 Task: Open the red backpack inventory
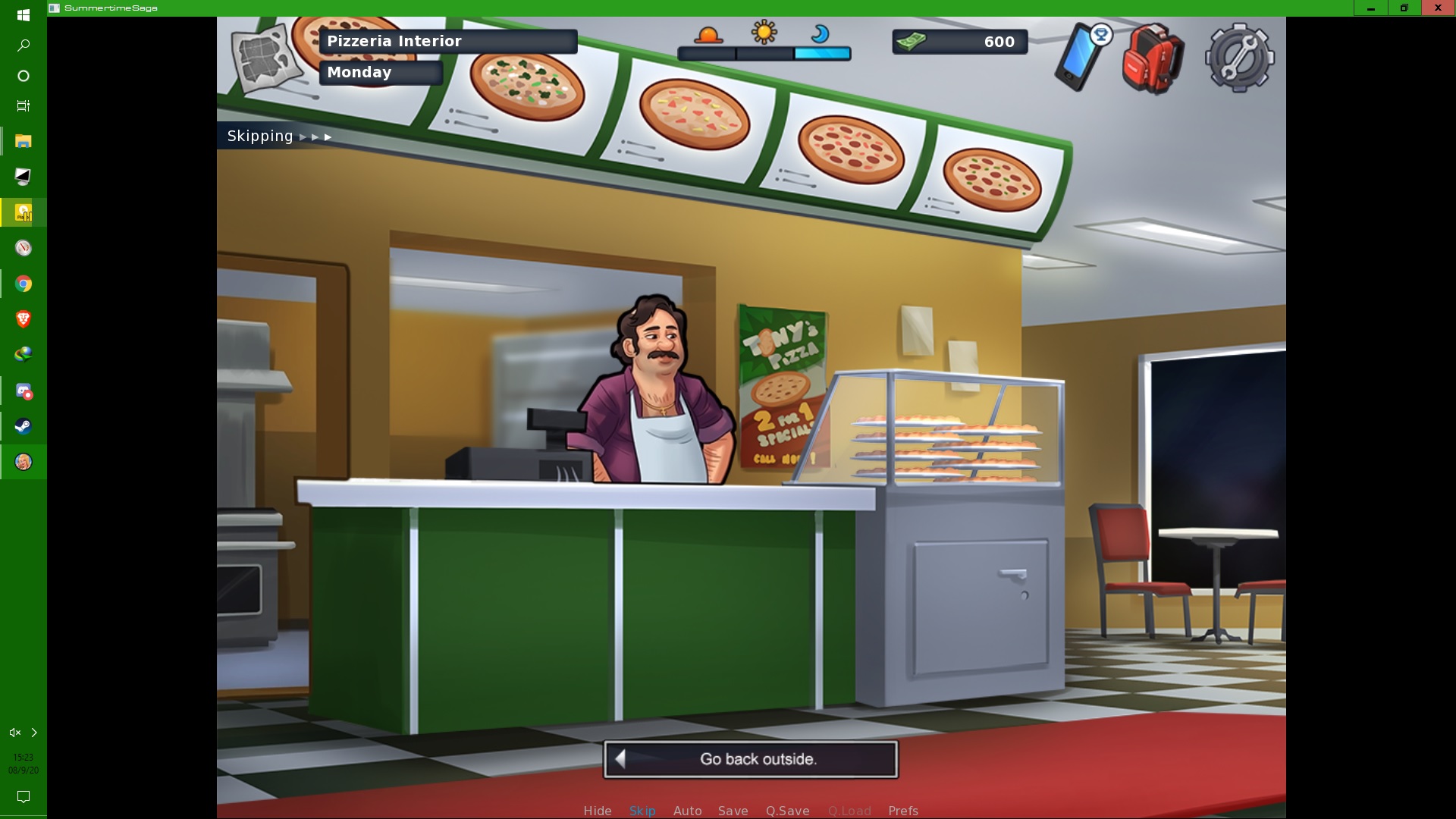click(x=1152, y=58)
